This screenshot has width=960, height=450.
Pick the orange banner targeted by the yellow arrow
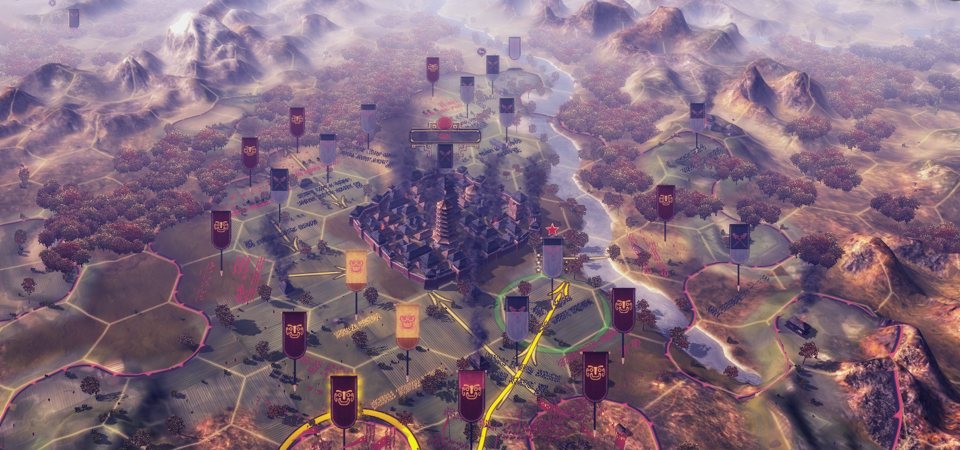pos(356,268)
